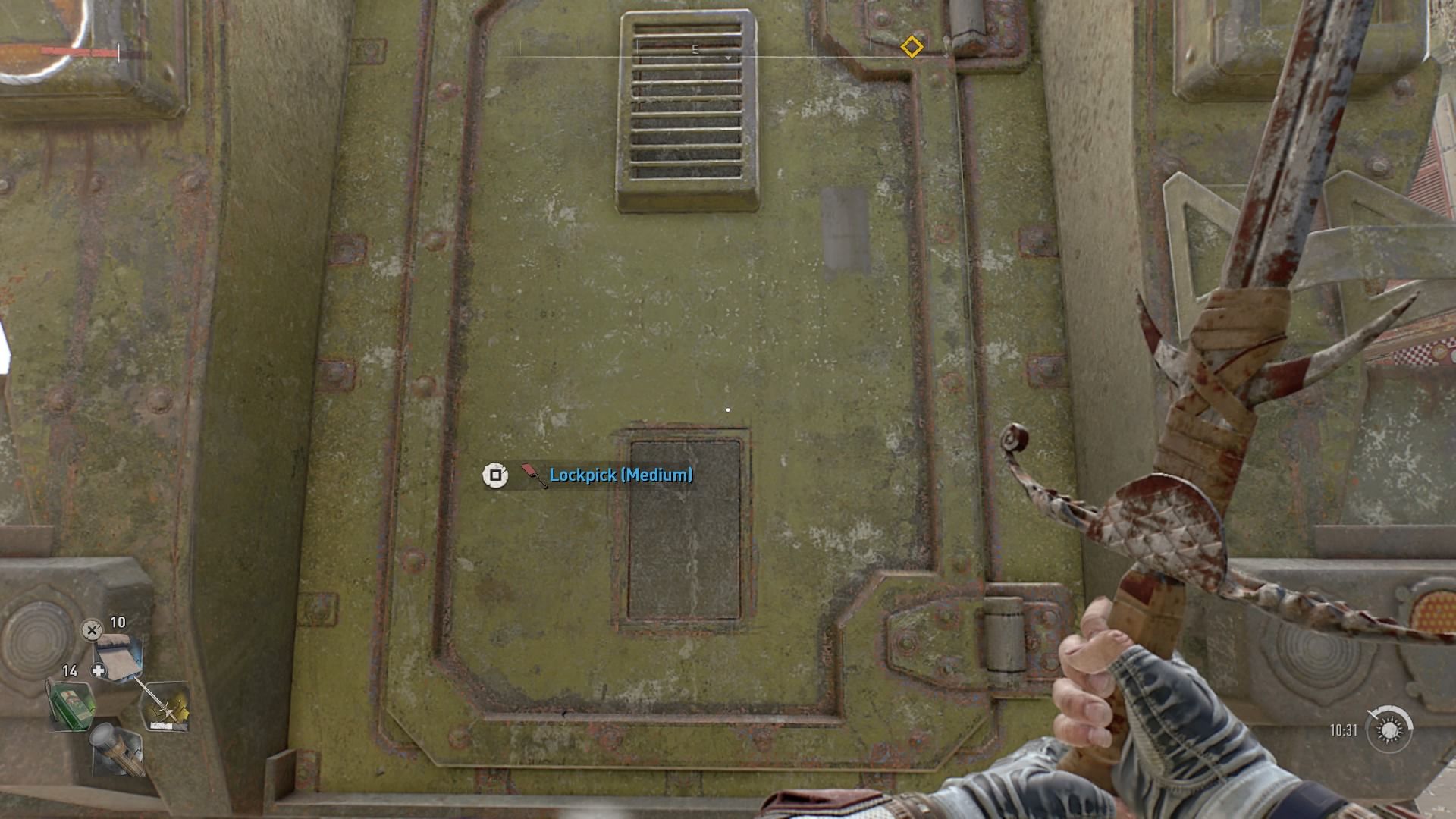Select the E heading on the compass
This screenshot has width=1456, height=819.
coord(695,49)
